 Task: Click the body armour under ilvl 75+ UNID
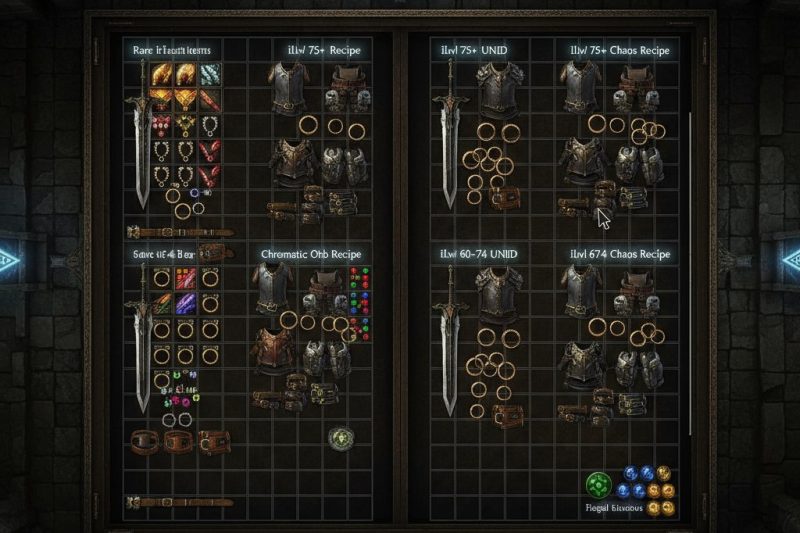497,90
